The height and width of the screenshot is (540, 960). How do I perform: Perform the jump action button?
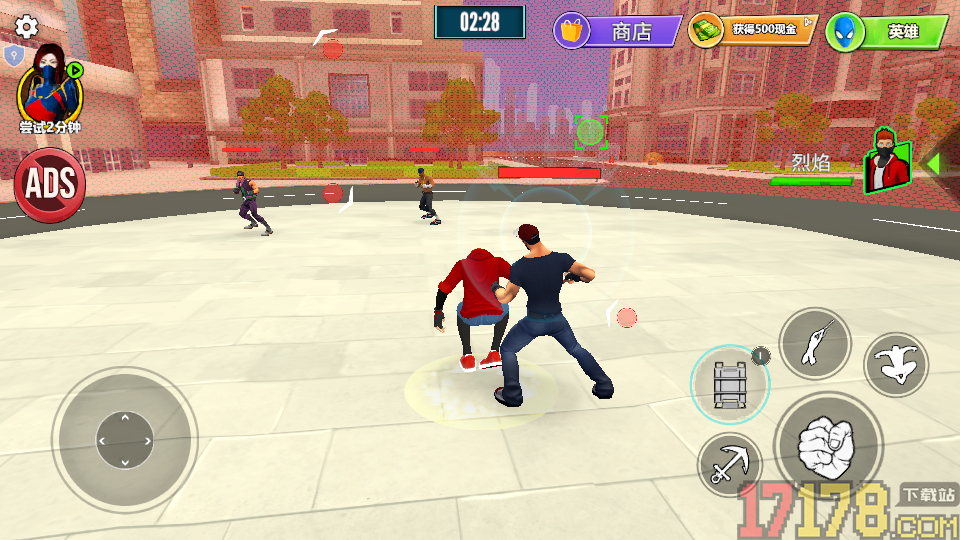tap(895, 364)
